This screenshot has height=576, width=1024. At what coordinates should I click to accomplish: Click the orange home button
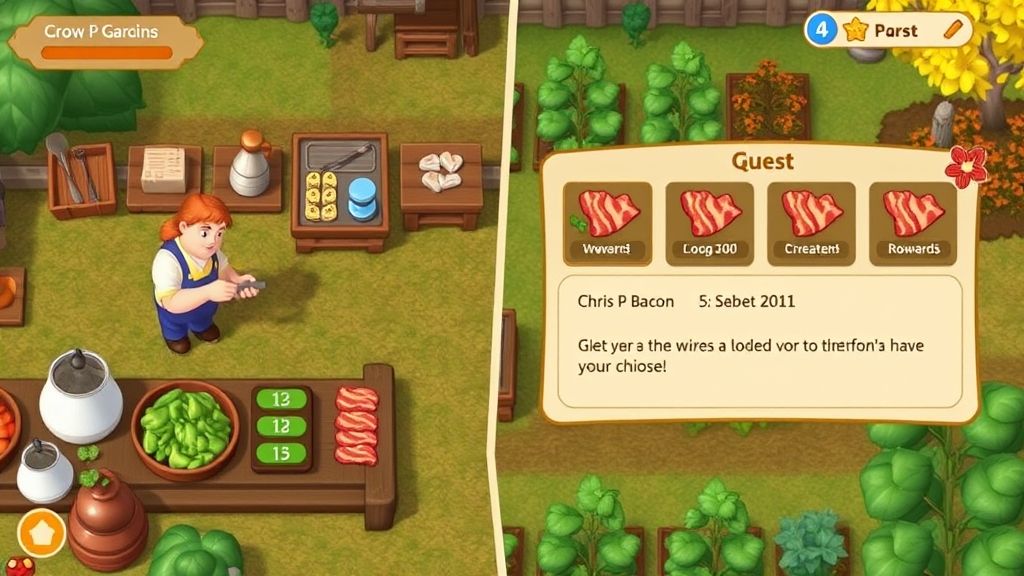41,533
